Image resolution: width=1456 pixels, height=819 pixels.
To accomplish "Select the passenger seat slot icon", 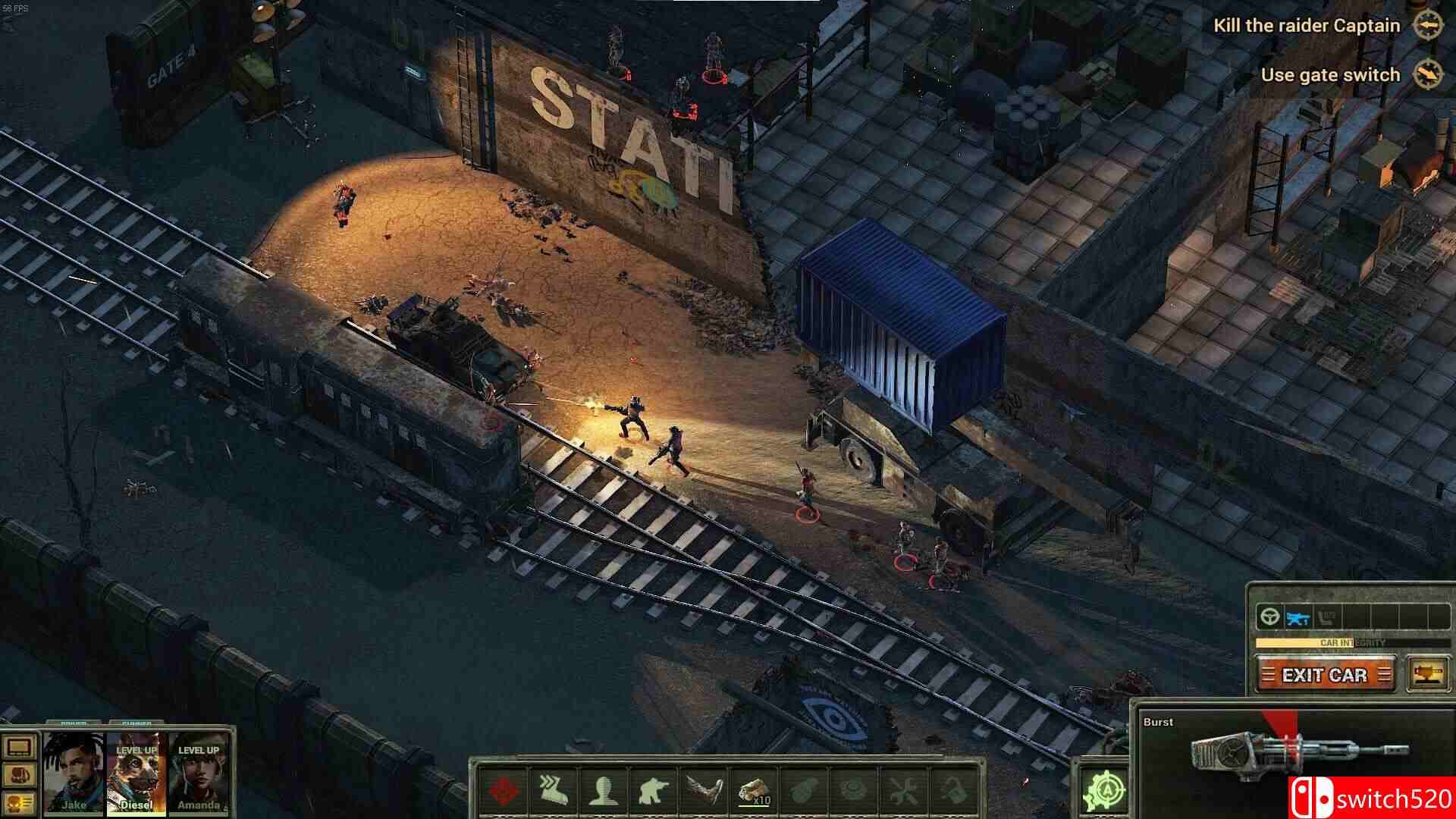I will point(1326,617).
